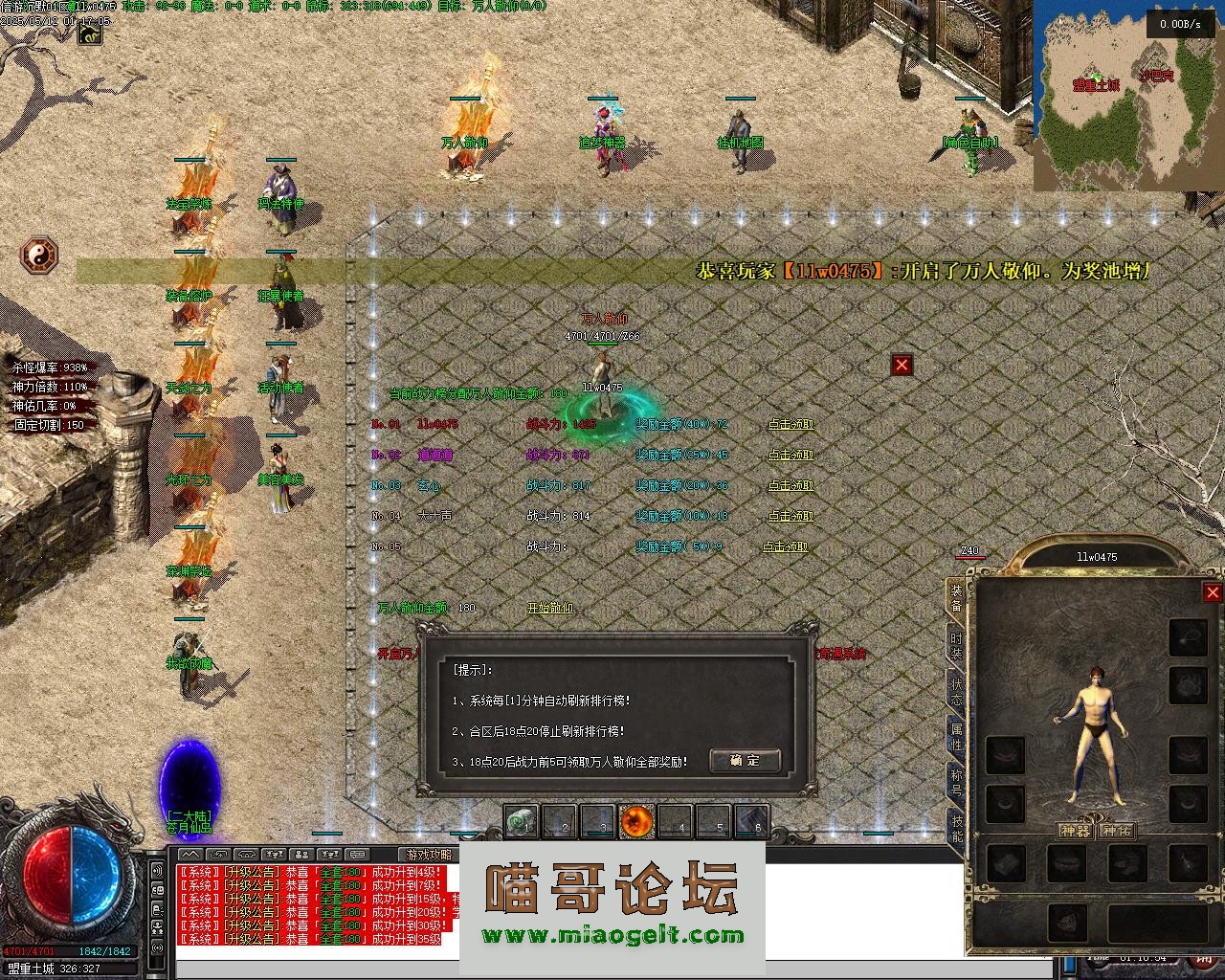
Task: Claim the No.02 rank reward link
Action: pos(791,455)
